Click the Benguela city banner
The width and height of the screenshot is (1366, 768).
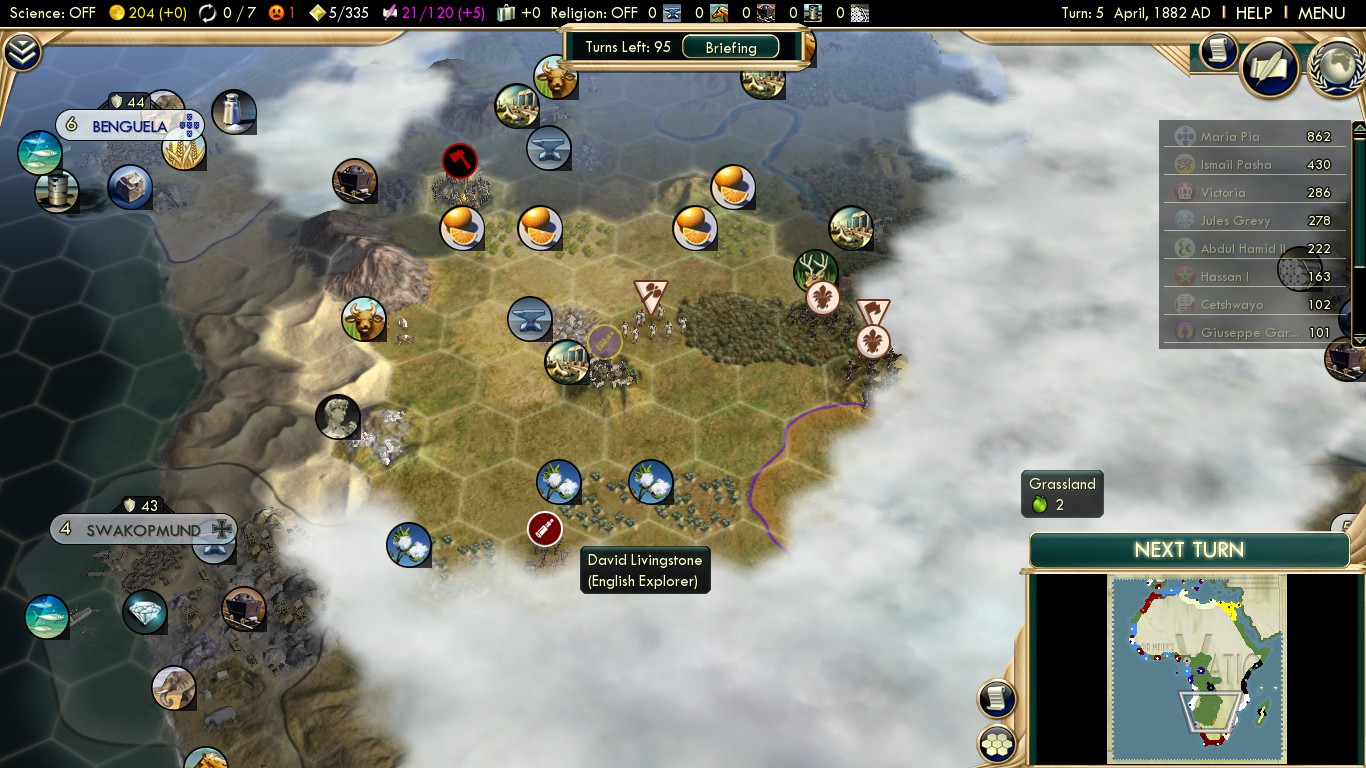tap(130, 126)
